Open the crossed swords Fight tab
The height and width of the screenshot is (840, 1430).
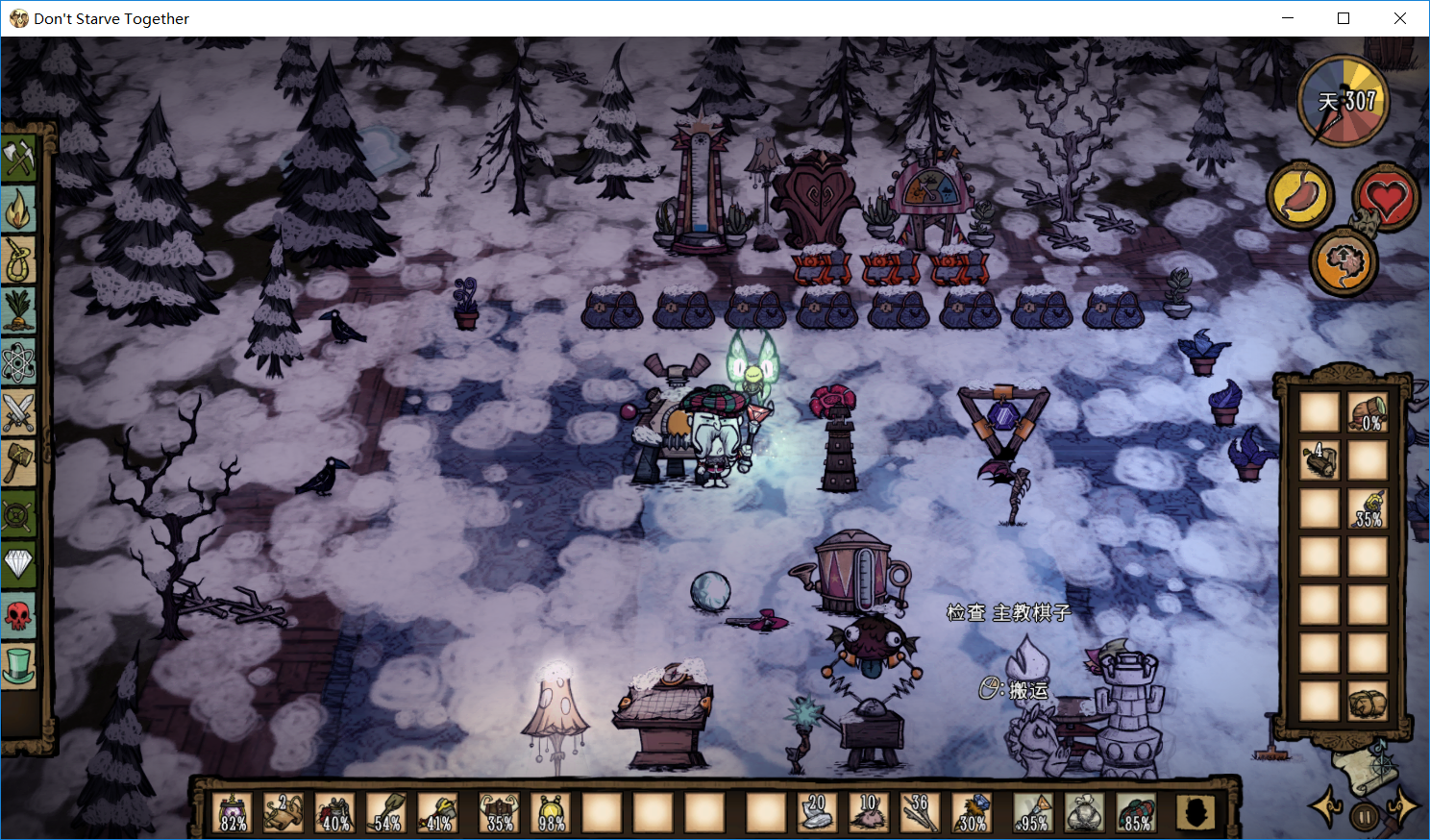click(x=18, y=412)
